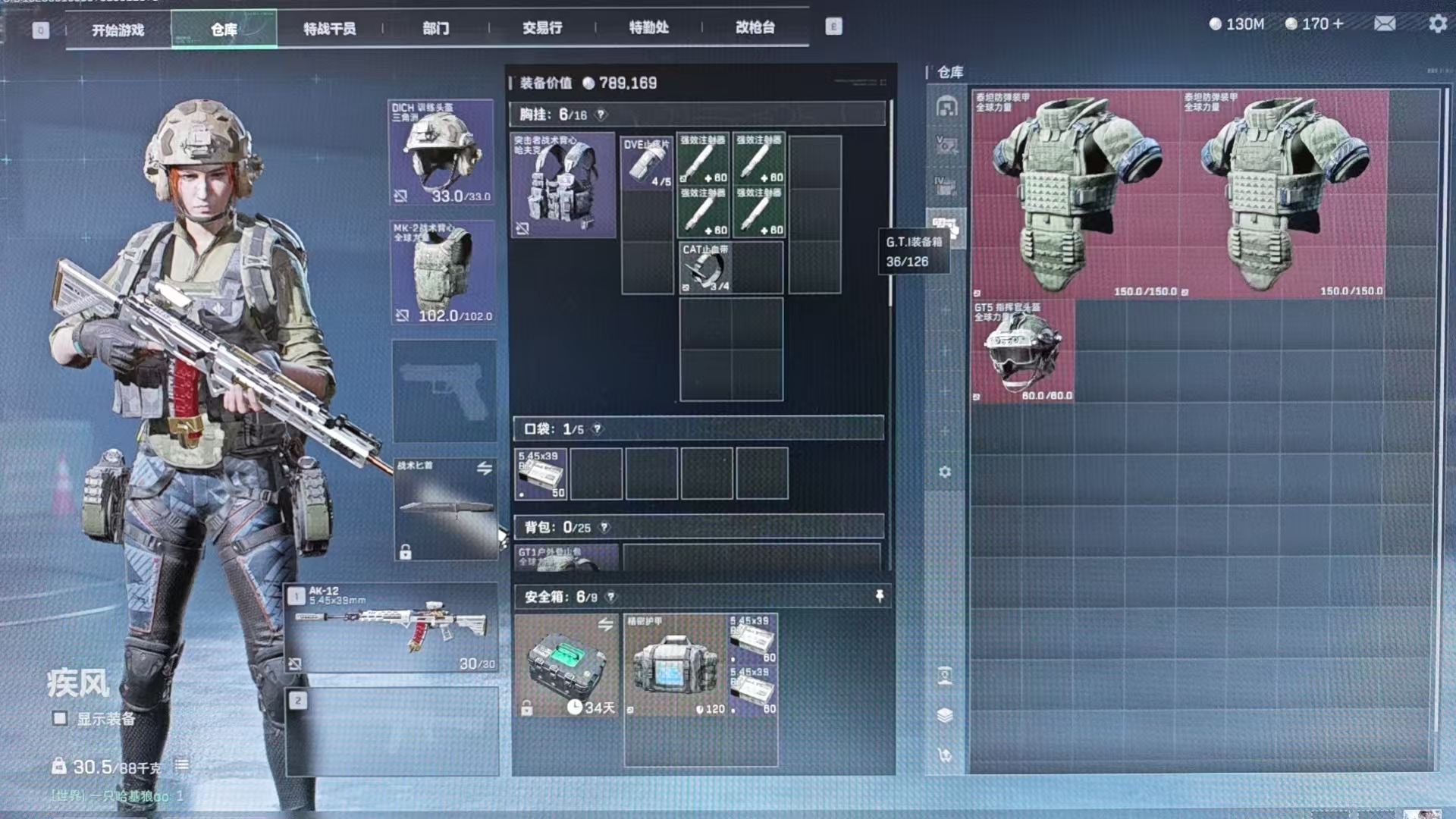The image size is (1456, 819).
Task: Open the 改枪台 tab
Action: 755,28
